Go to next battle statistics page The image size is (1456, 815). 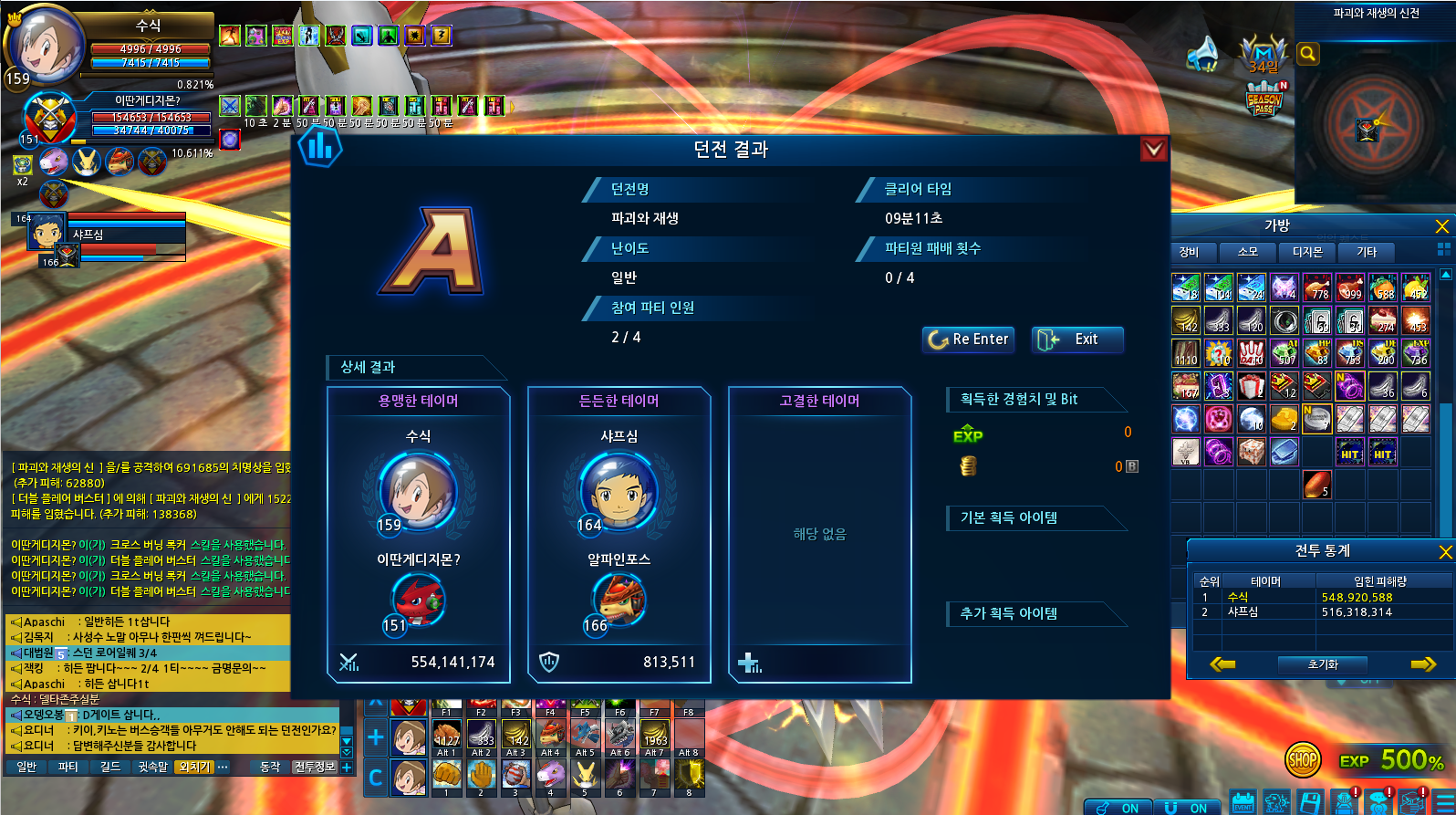1423,664
